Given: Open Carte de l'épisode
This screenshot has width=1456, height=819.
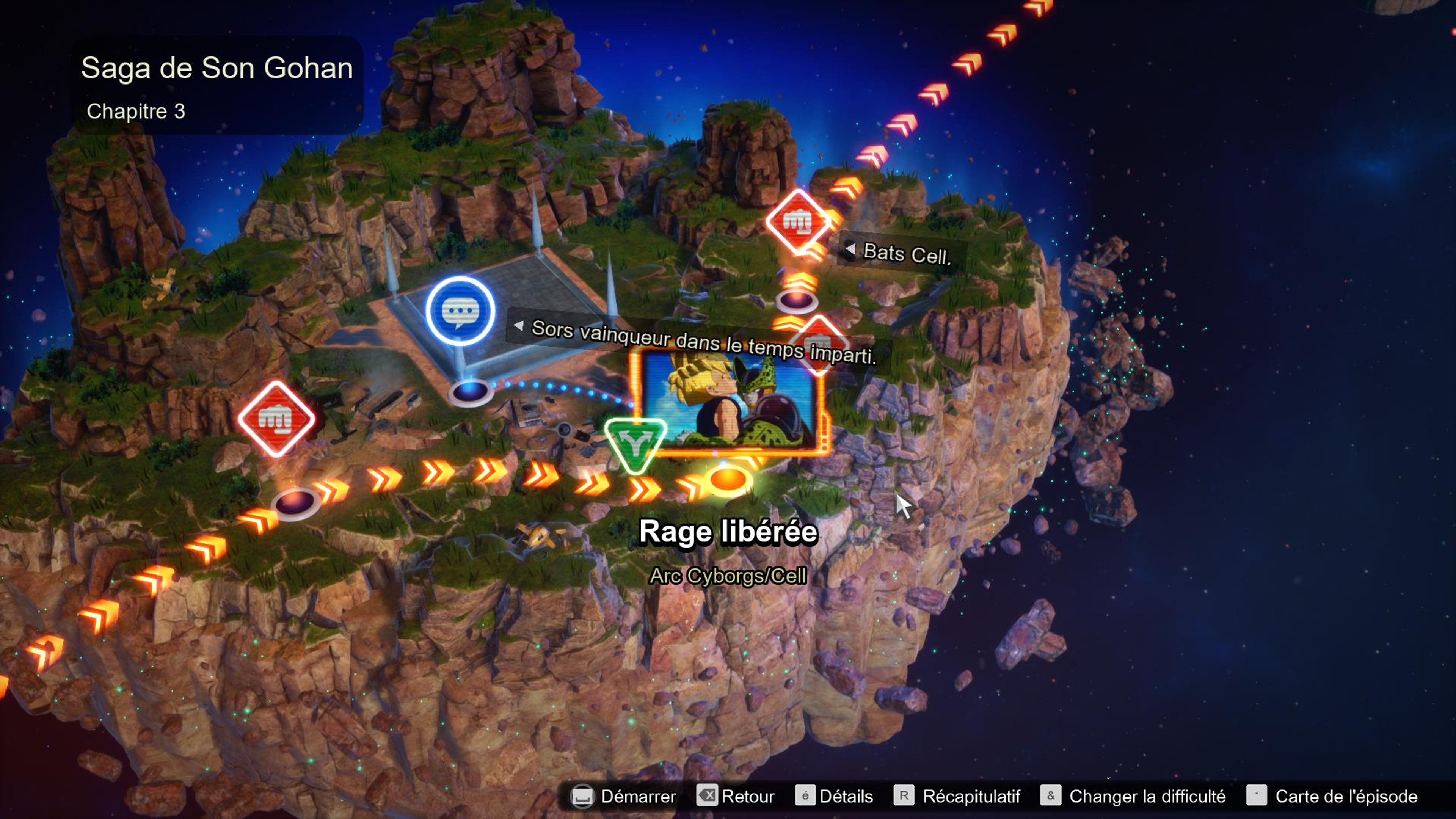Looking at the screenshot, I should coord(1332,796).
